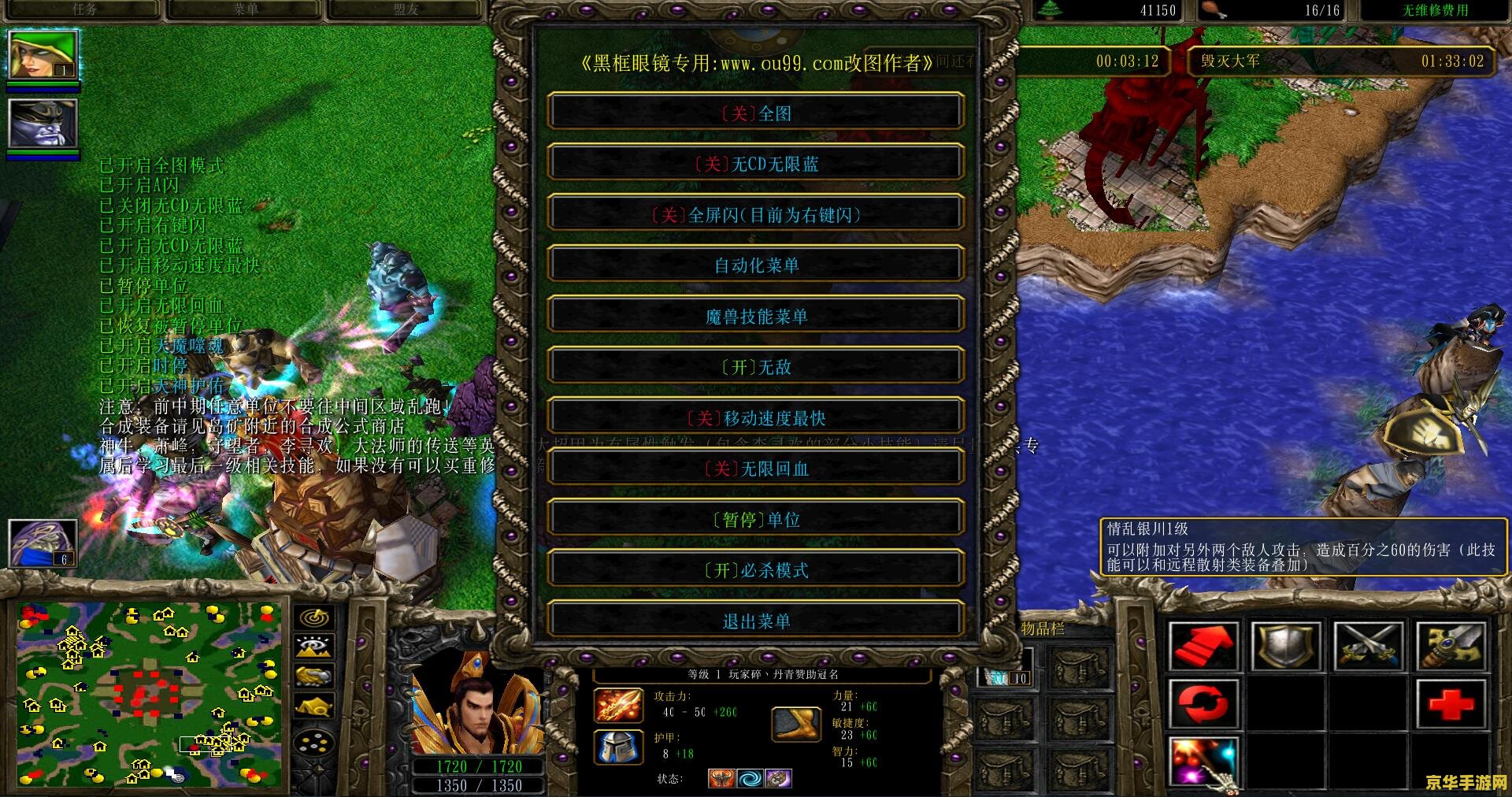Click the red cross command icon
1512x797 pixels.
[x=1451, y=703]
